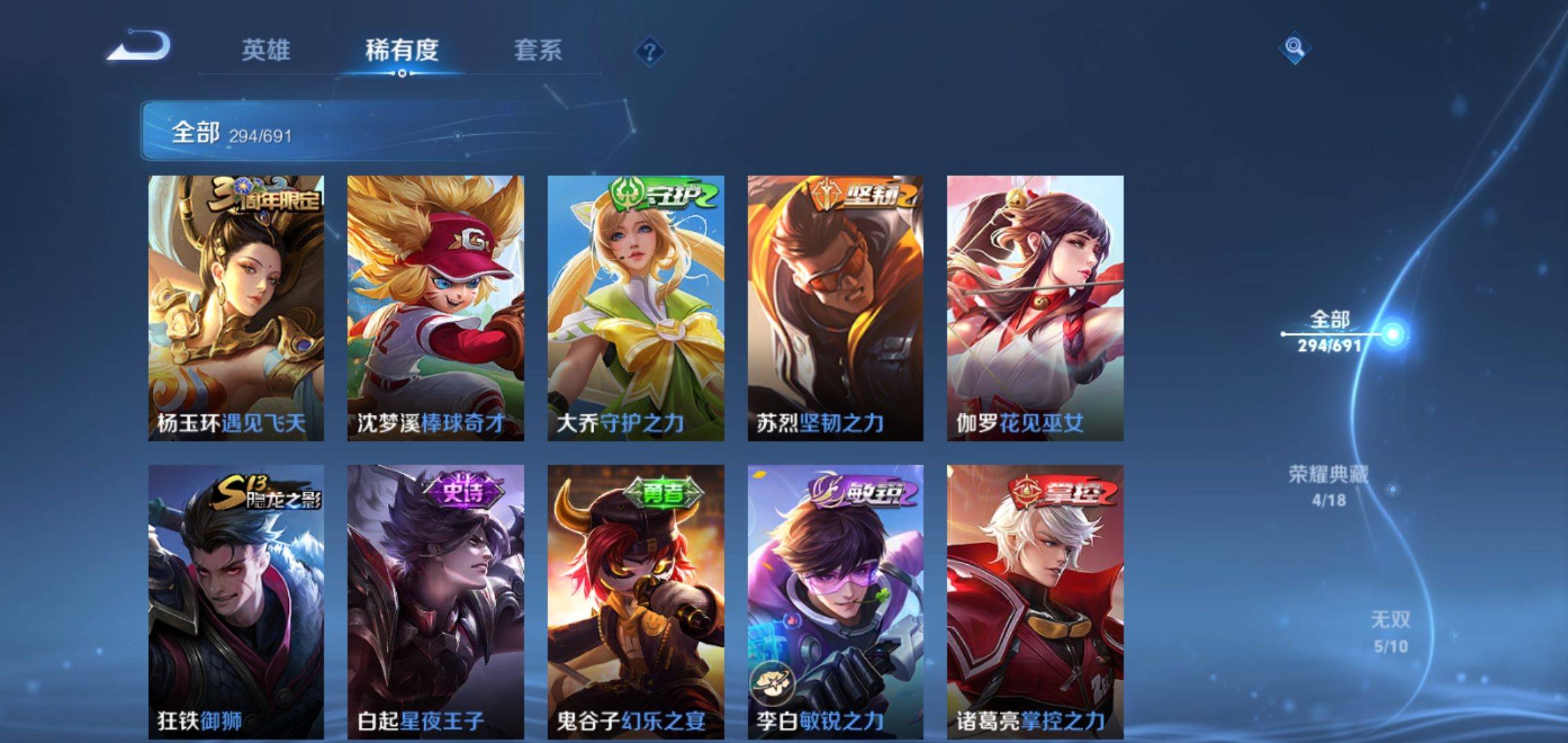Image resolution: width=1568 pixels, height=743 pixels.
Task: Select the 杨玉环 遇见飞天 skin card
Action: point(236,308)
